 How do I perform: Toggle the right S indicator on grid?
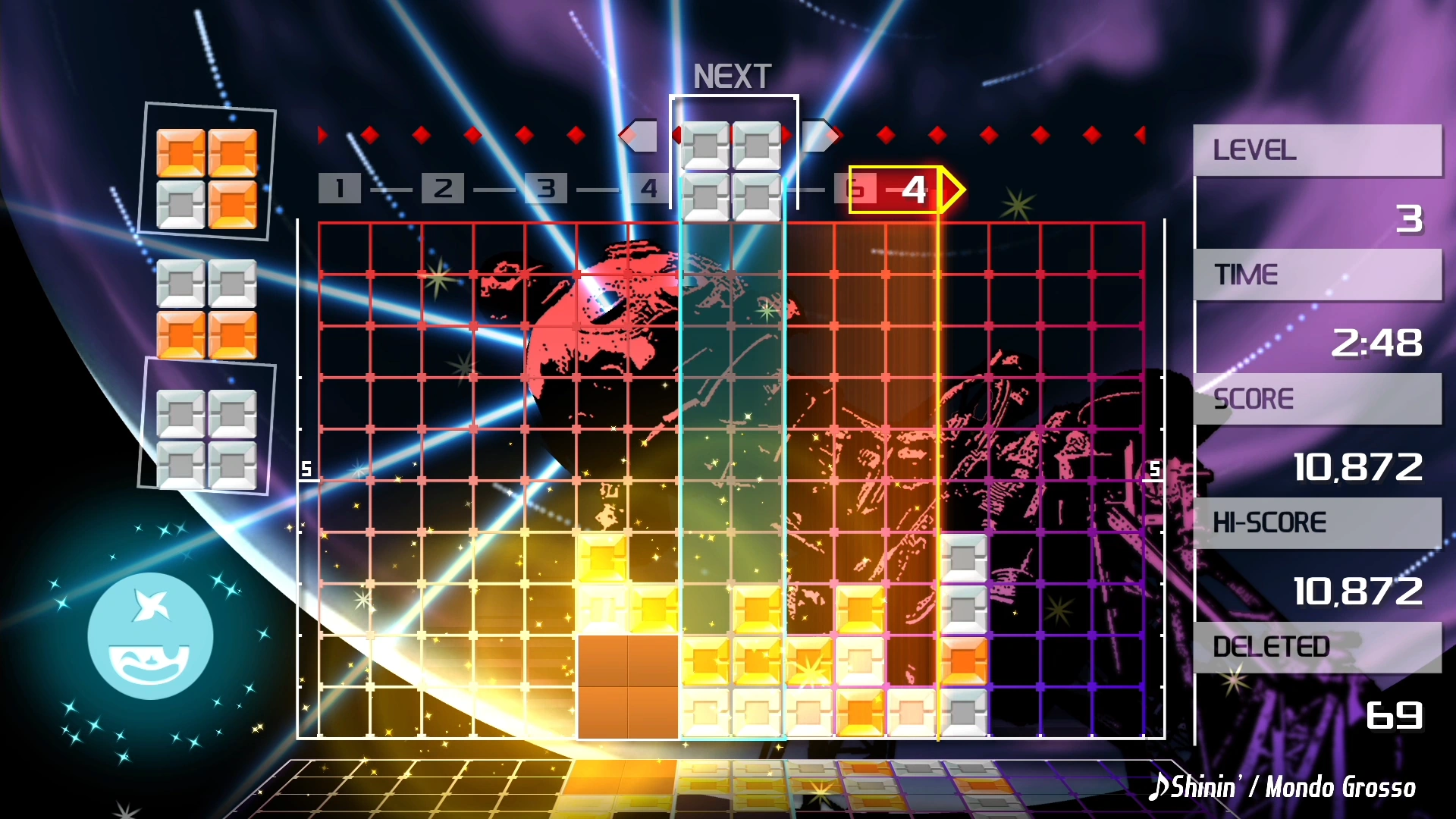pyautogui.click(x=1153, y=470)
